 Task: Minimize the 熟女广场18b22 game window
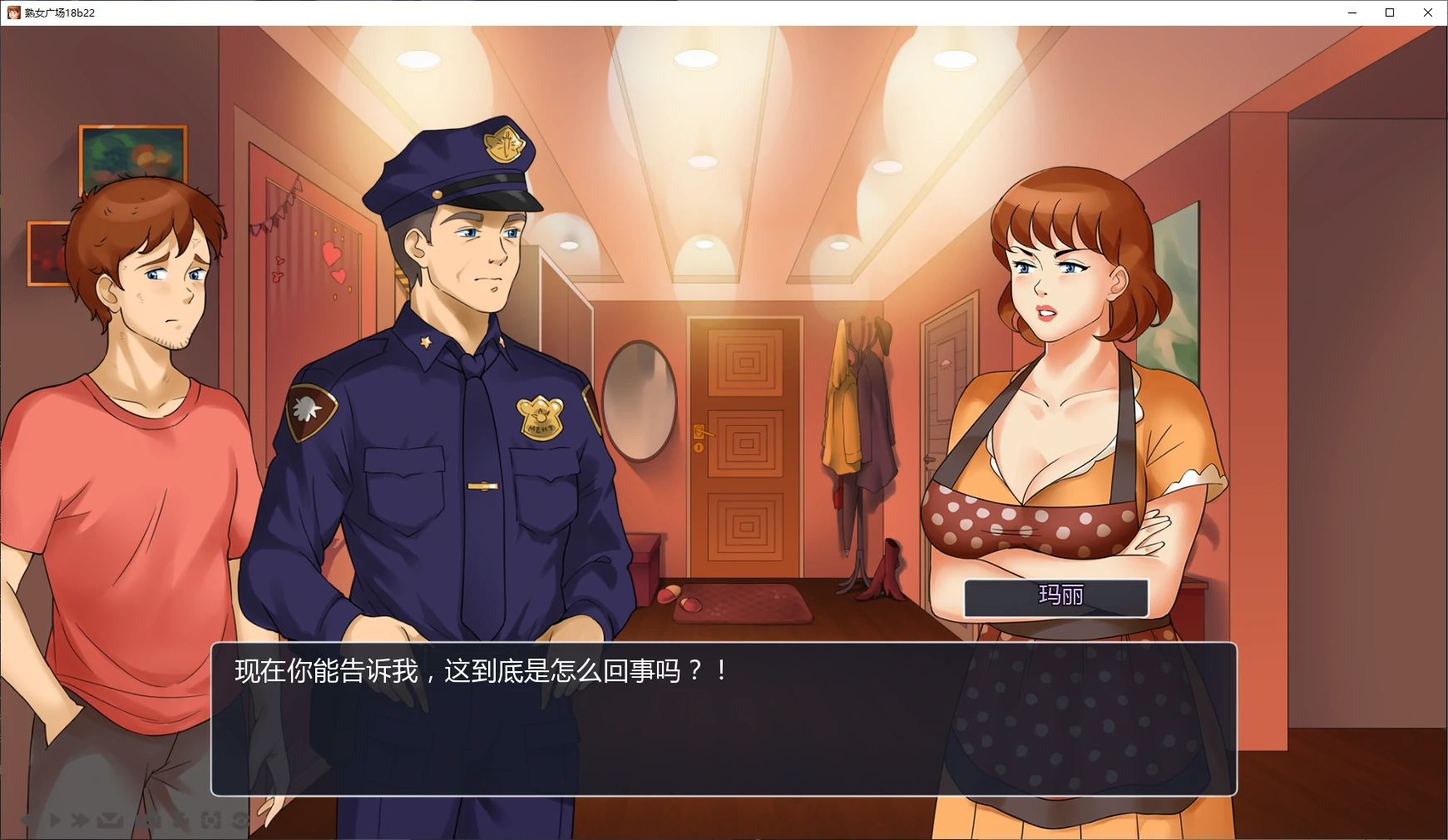coord(1352,12)
